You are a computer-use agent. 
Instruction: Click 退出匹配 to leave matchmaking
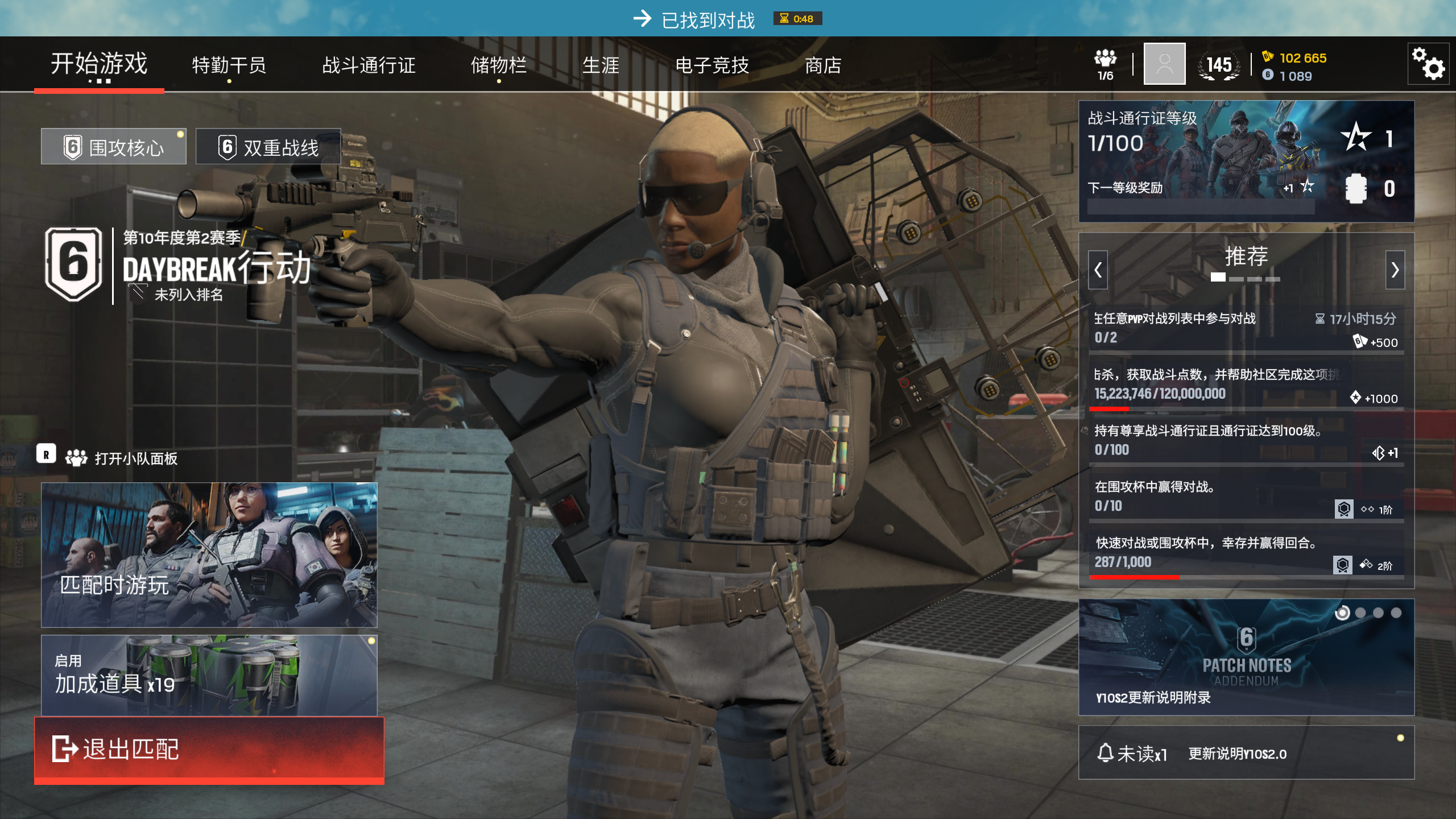click(209, 749)
